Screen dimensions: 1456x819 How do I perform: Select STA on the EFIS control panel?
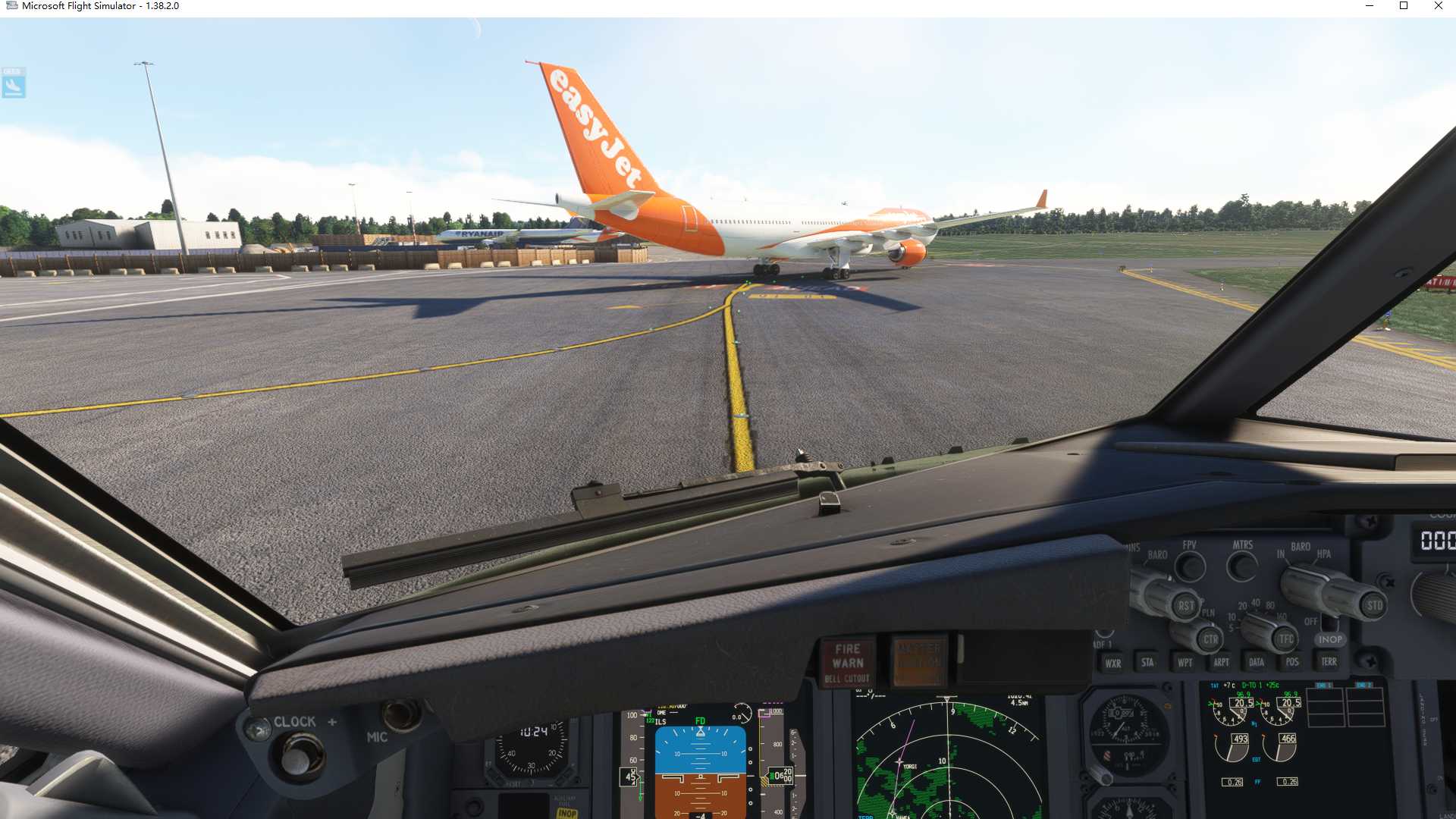click(x=1147, y=661)
